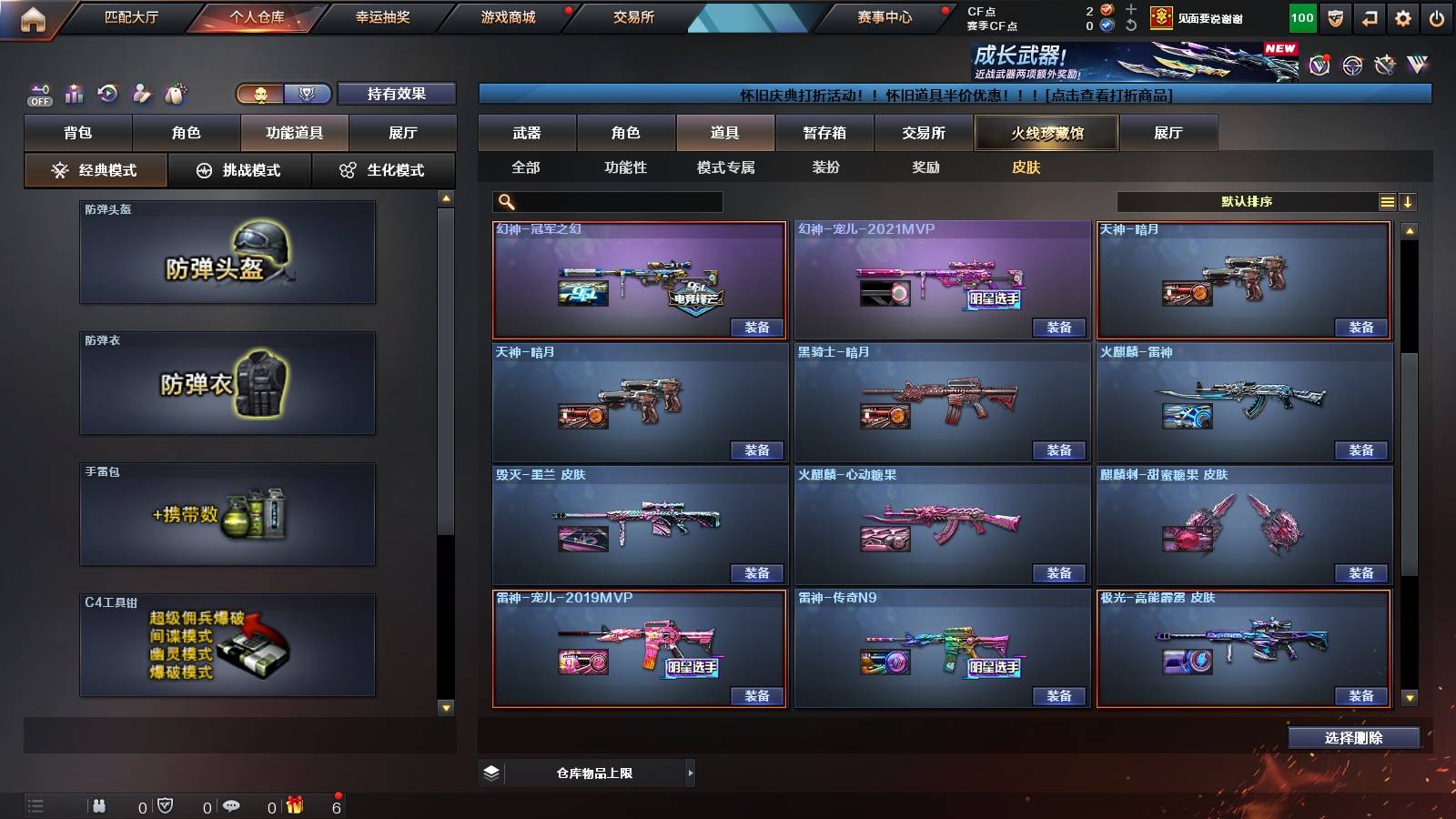1456x819 pixels.
Task: Open the wrench repair tool icon under NEW banner
Action: [x=1384, y=64]
